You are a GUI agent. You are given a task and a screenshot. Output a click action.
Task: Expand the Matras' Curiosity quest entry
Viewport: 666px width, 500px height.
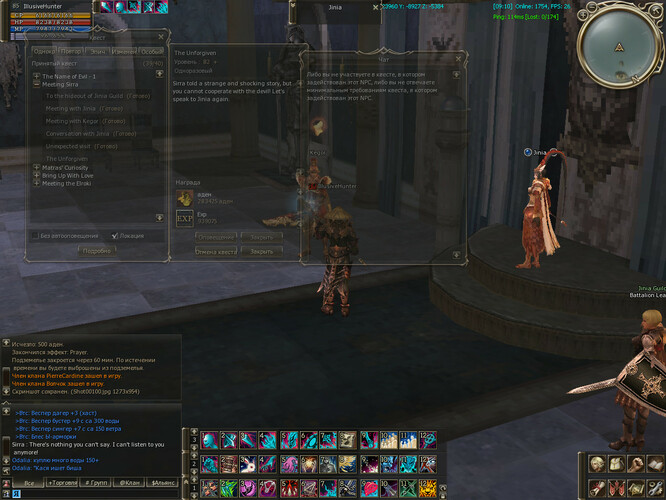pyautogui.click(x=37, y=167)
